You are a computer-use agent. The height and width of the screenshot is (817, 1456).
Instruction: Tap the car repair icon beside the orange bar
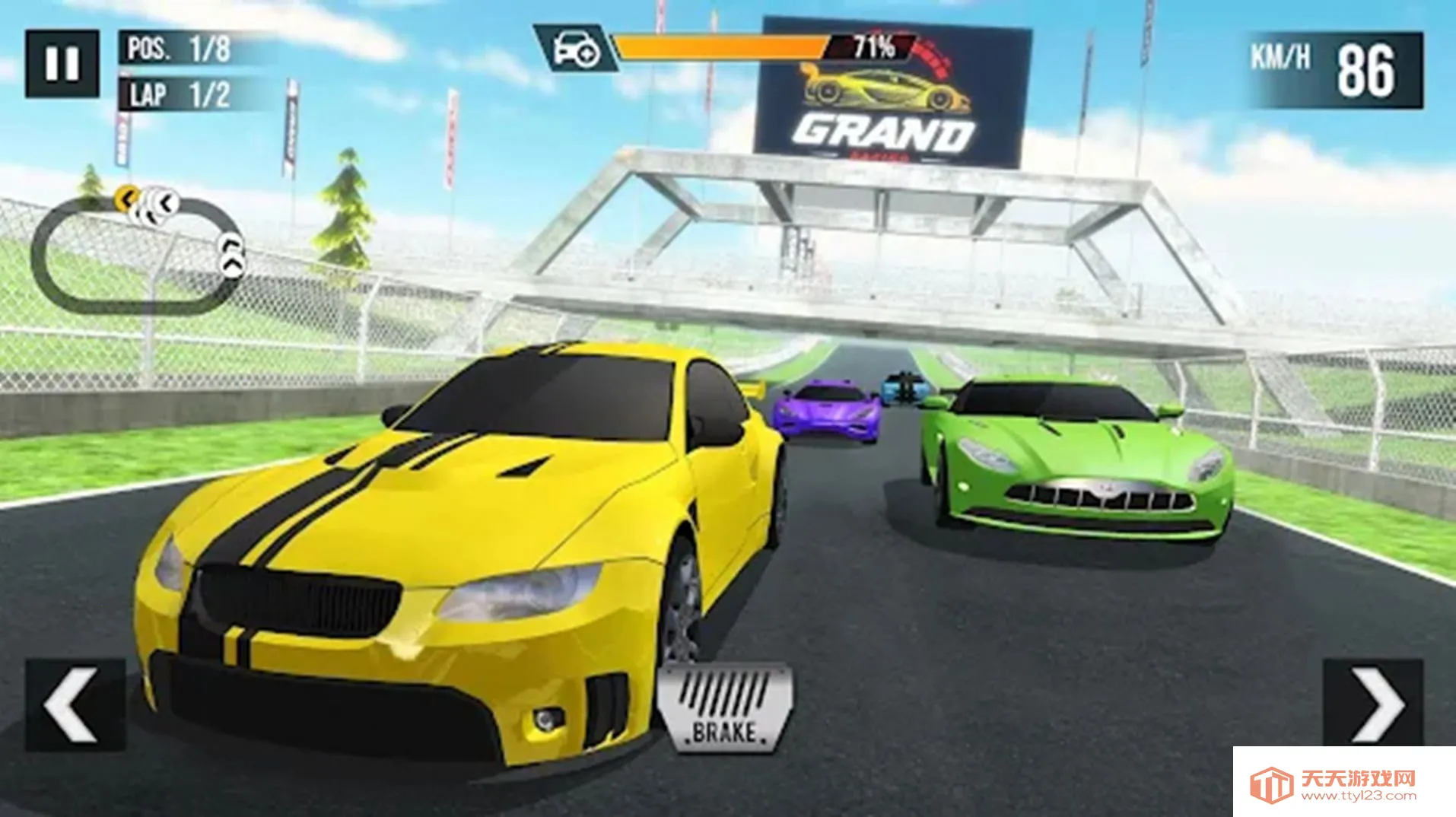(x=577, y=49)
